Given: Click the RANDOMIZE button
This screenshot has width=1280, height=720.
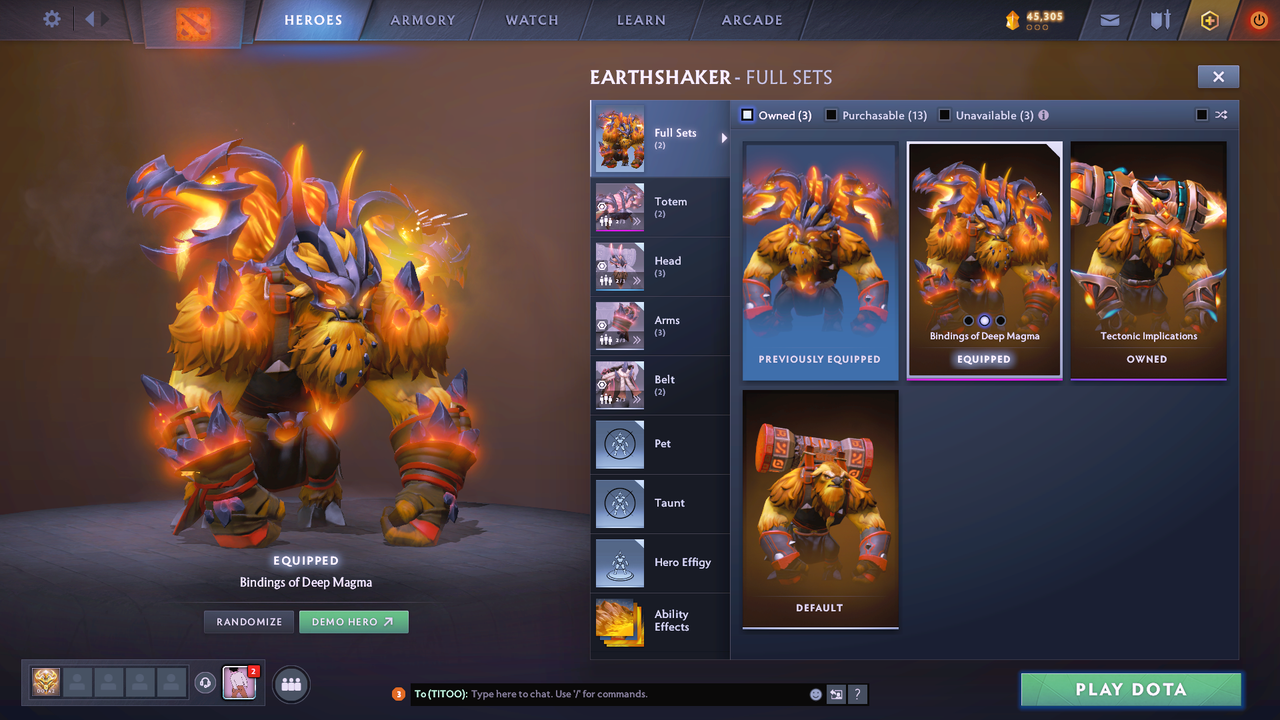Looking at the screenshot, I should pyautogui.click(x=248, y=621).
